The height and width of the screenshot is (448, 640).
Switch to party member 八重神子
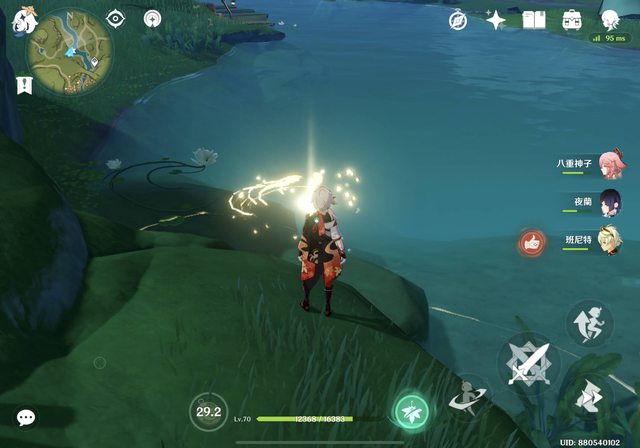pos(610,166)
